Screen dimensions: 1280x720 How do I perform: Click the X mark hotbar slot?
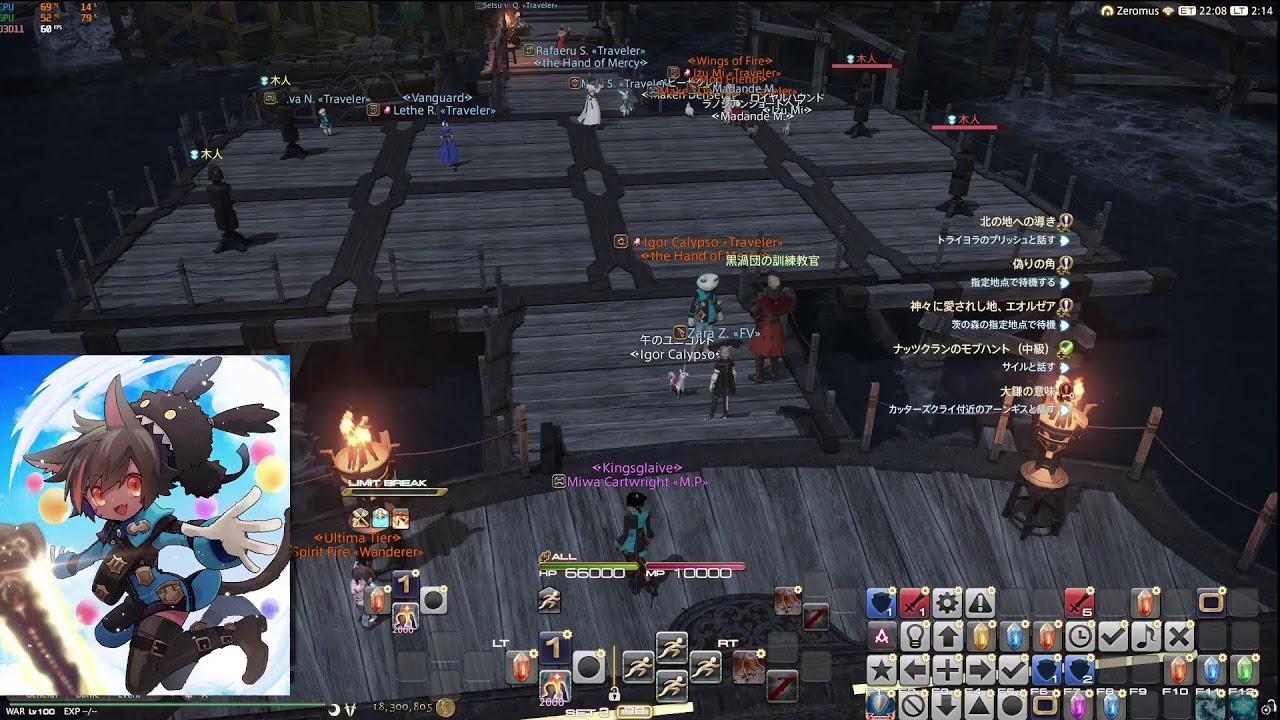(x=1179, y=636)
